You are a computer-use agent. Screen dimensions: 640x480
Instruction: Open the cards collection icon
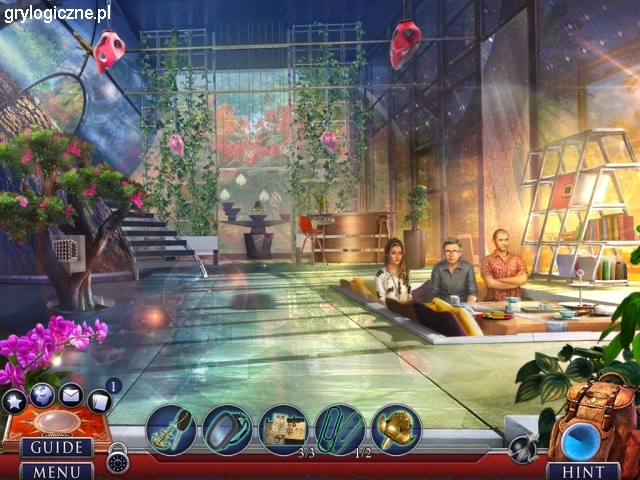(98, 402)
